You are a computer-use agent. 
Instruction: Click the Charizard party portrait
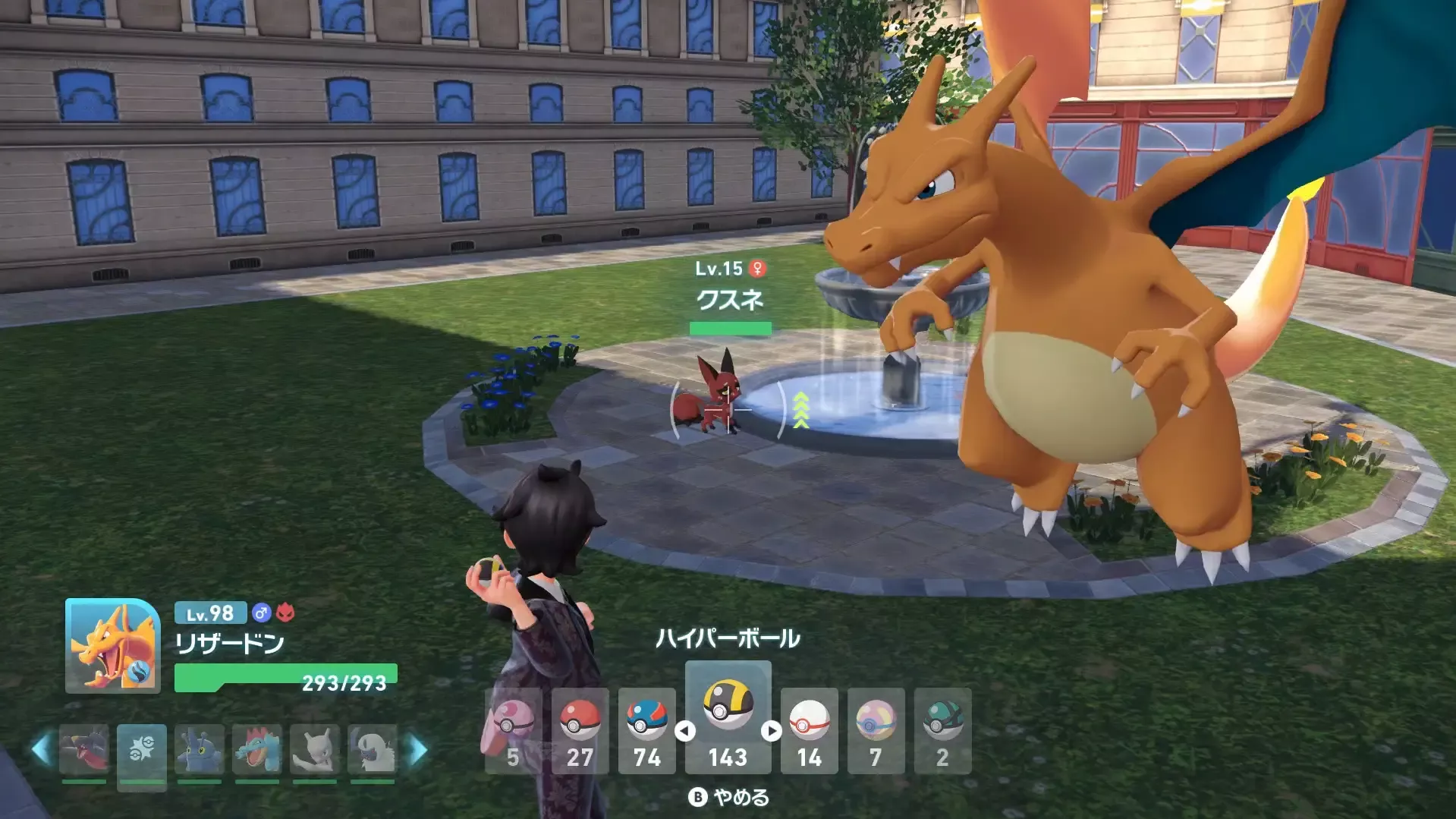pos(112,645)
